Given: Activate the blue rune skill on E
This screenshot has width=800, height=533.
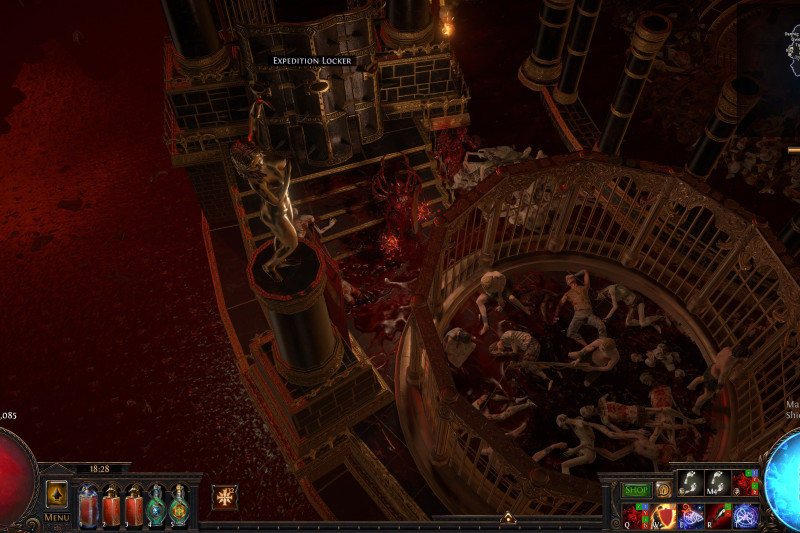Looking at the screenshot, I should pos(692,516).
